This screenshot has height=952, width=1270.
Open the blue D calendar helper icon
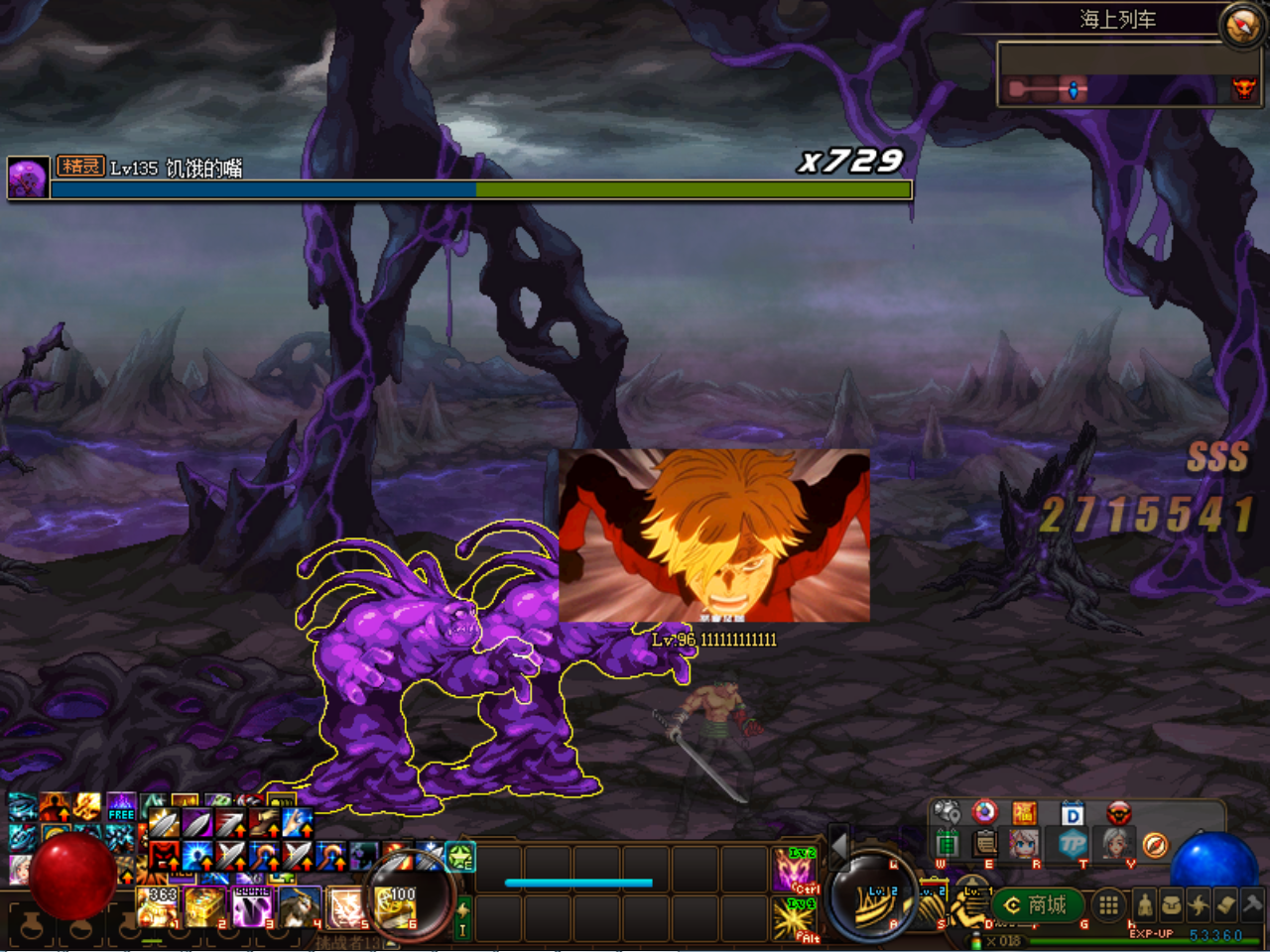pyautogui.click(x=1072, y=812)
